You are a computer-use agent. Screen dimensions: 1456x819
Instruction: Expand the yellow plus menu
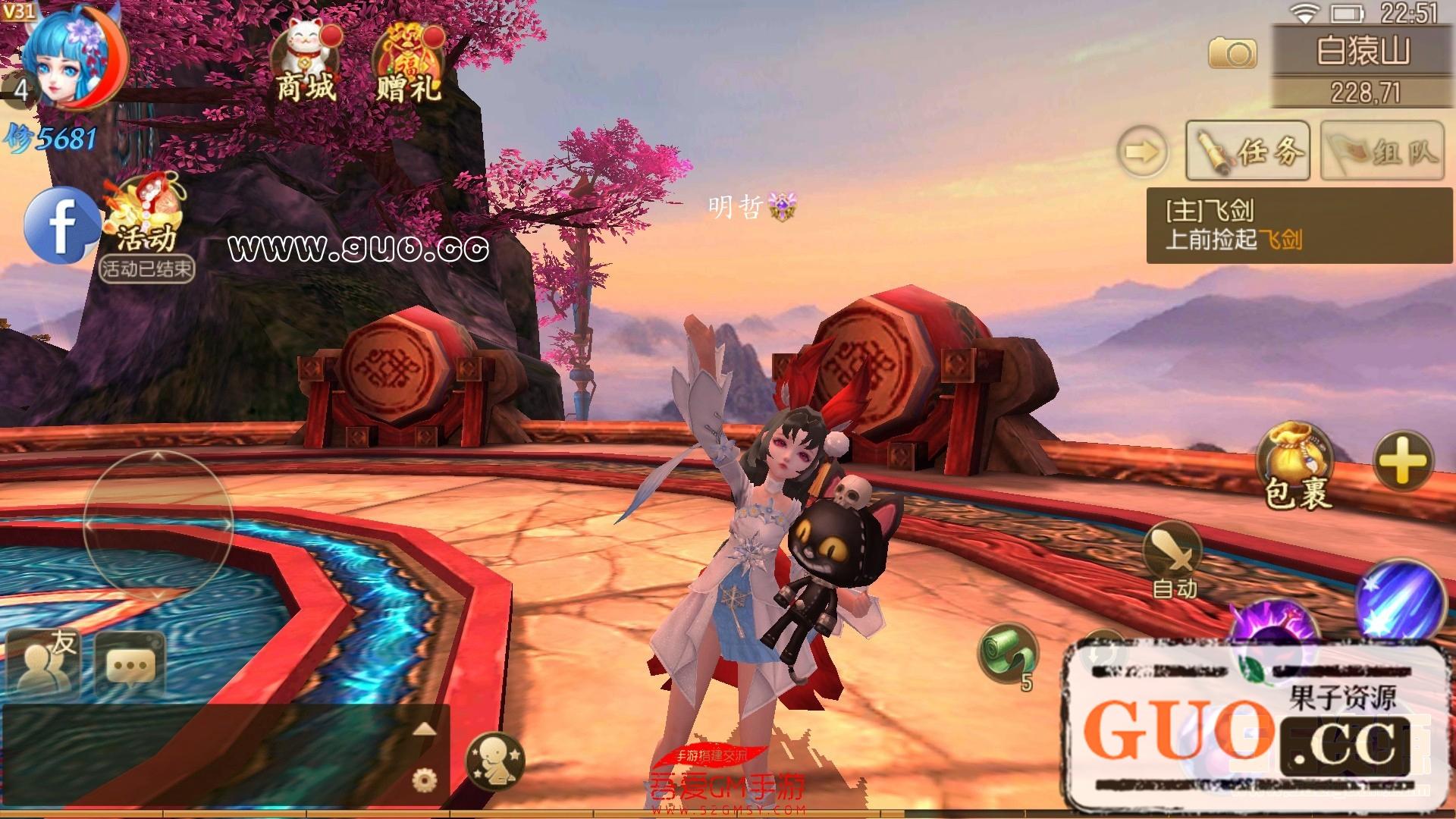[1402, 460]
